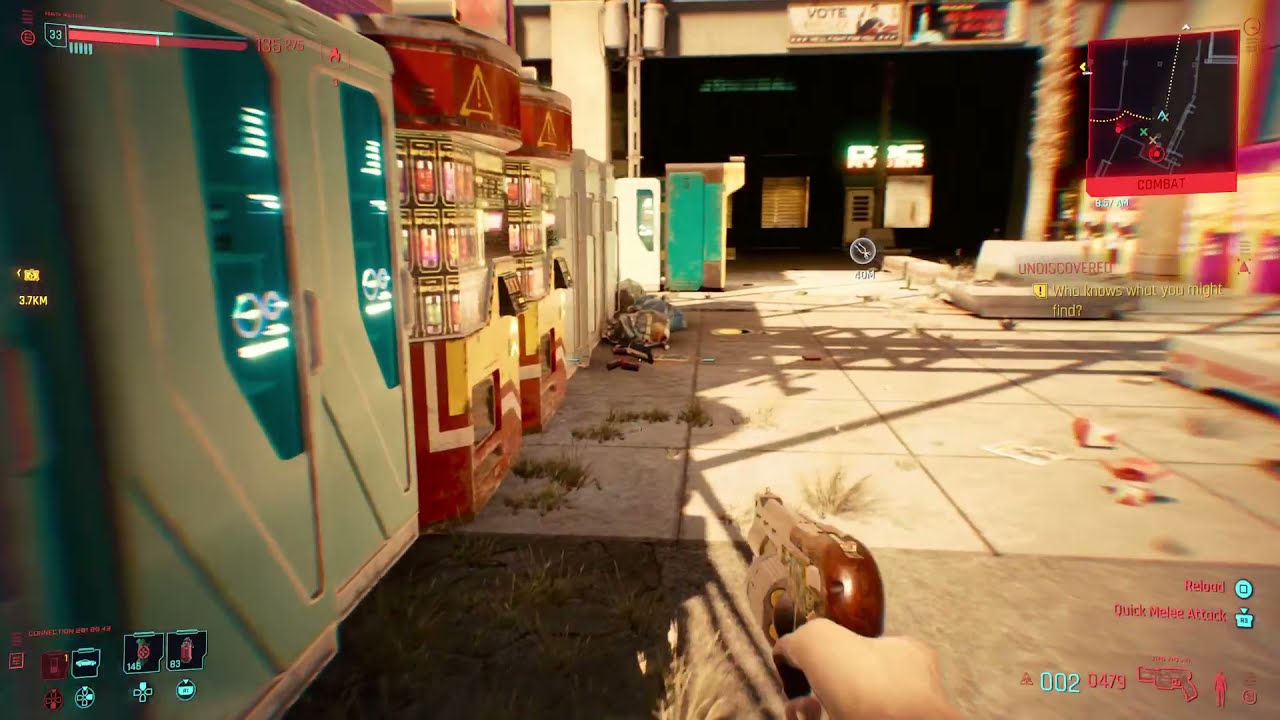The width and height of the screenshot is (1280, 720).
Task: Toggle the crosshair reticle at 40M
Action: coord(862,252)
